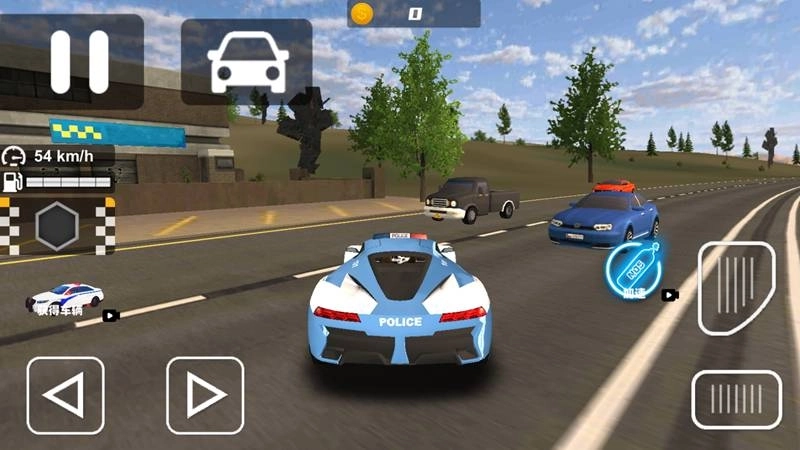This screenshot has width=800, height=450.
Task: Hit the tall gas pedal
Action: coord(736,288)
